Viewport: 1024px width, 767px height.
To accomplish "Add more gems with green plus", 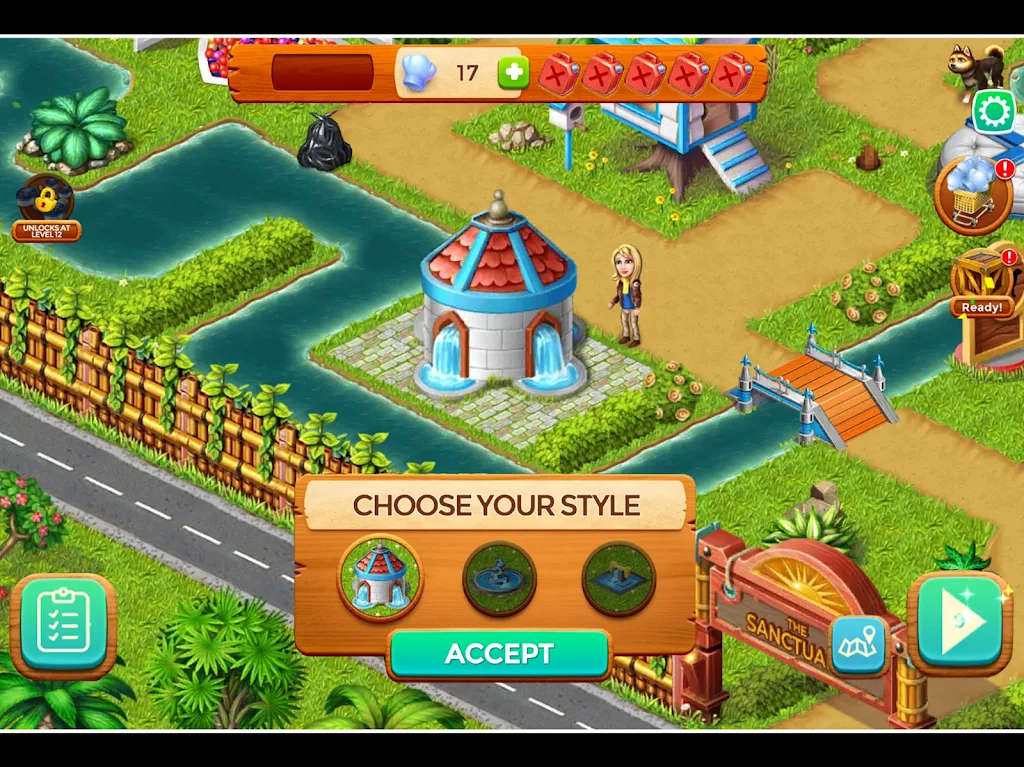I will click(513, 73).
